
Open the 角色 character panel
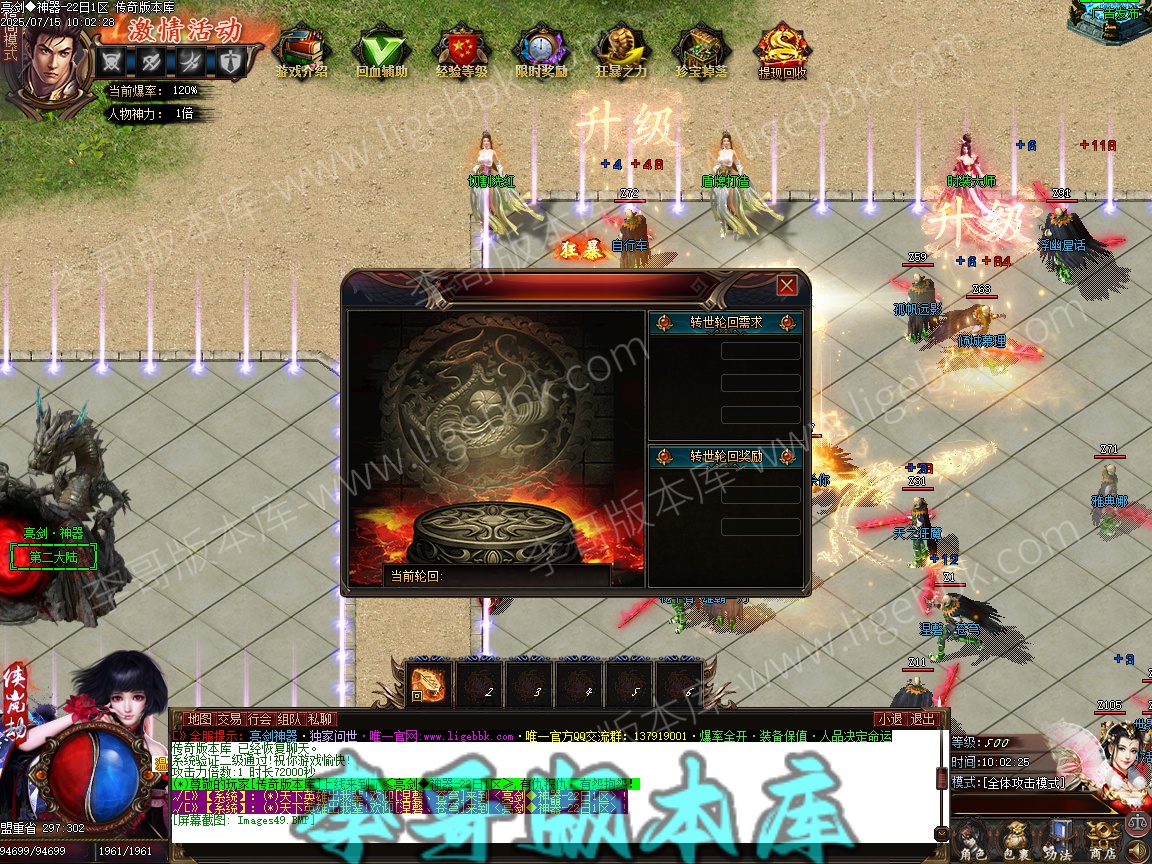(x=971, y=840)
